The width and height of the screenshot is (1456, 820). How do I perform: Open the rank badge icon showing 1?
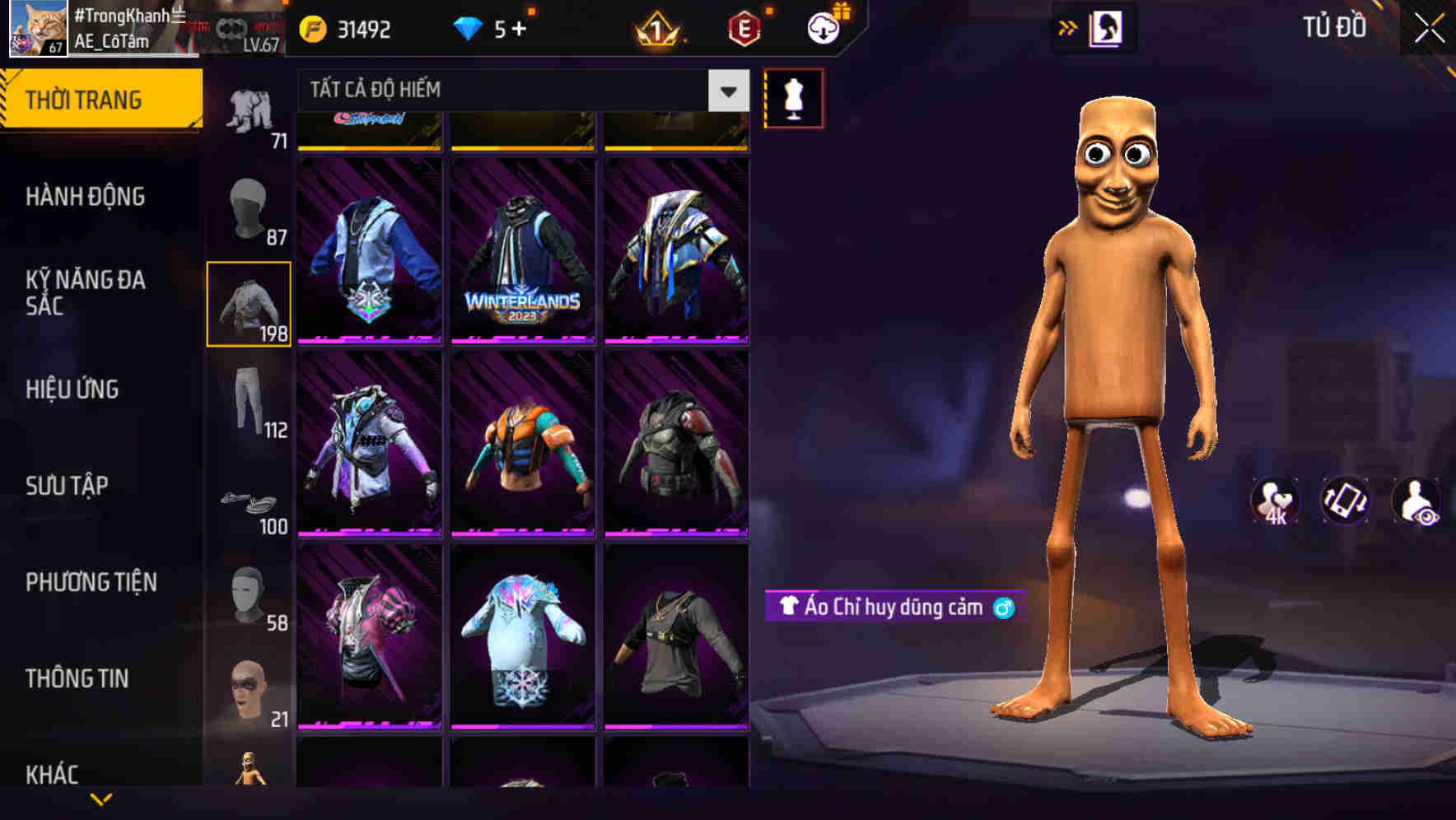coord(657,29)
